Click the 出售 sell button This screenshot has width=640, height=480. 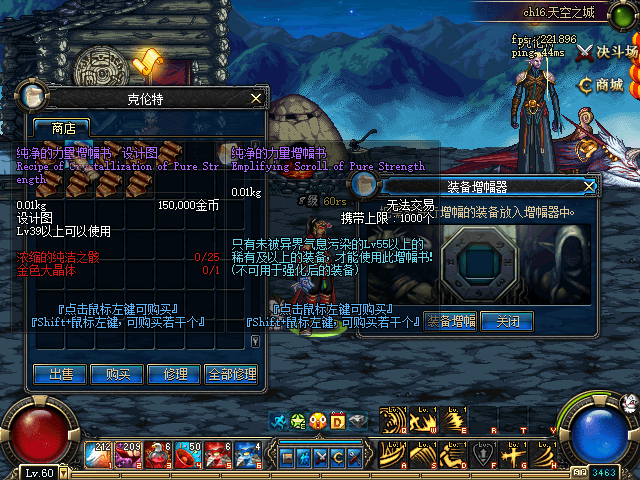pos(60,374)
